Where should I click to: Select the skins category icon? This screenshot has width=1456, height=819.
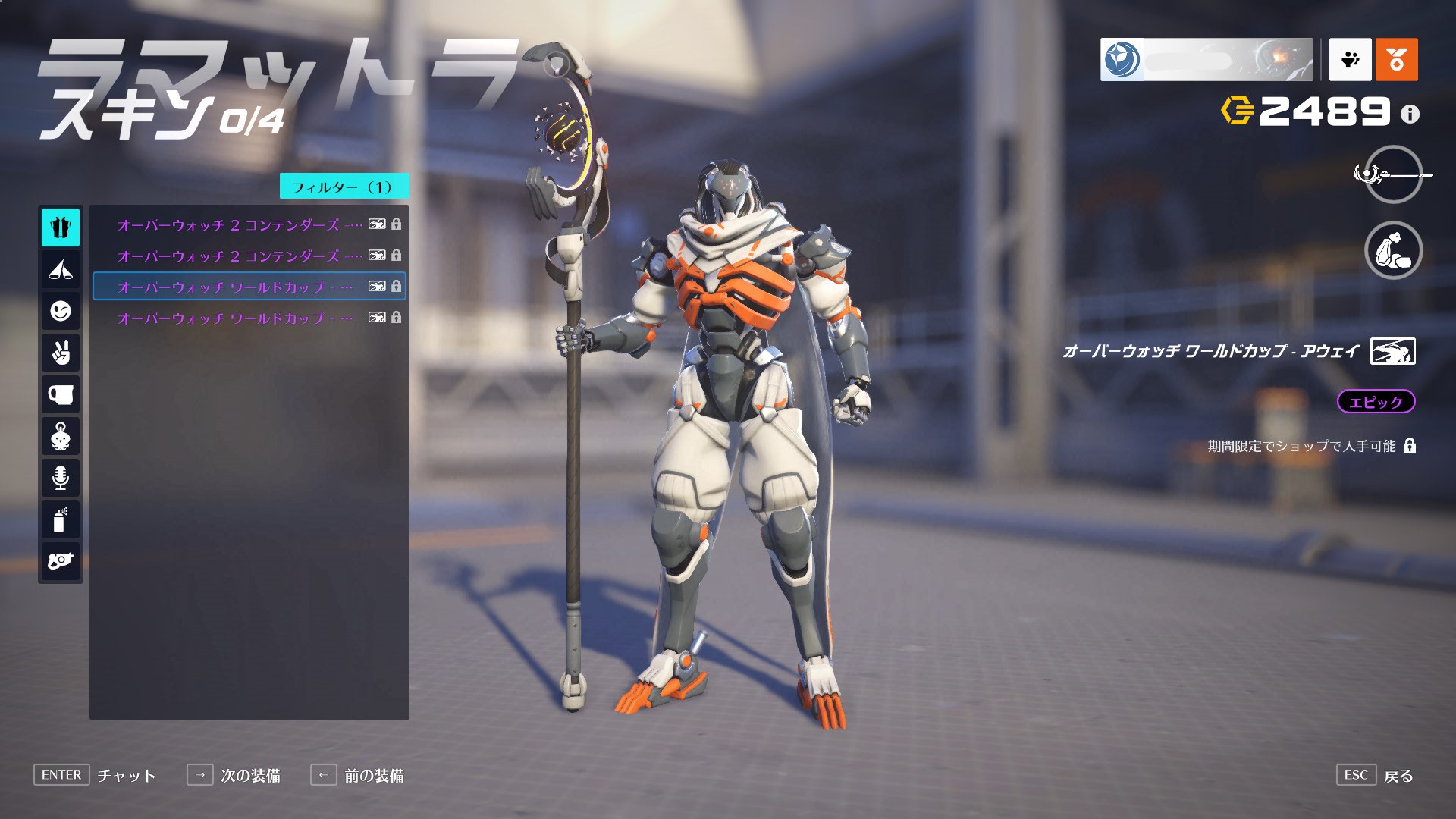click(x=61, y=227)
